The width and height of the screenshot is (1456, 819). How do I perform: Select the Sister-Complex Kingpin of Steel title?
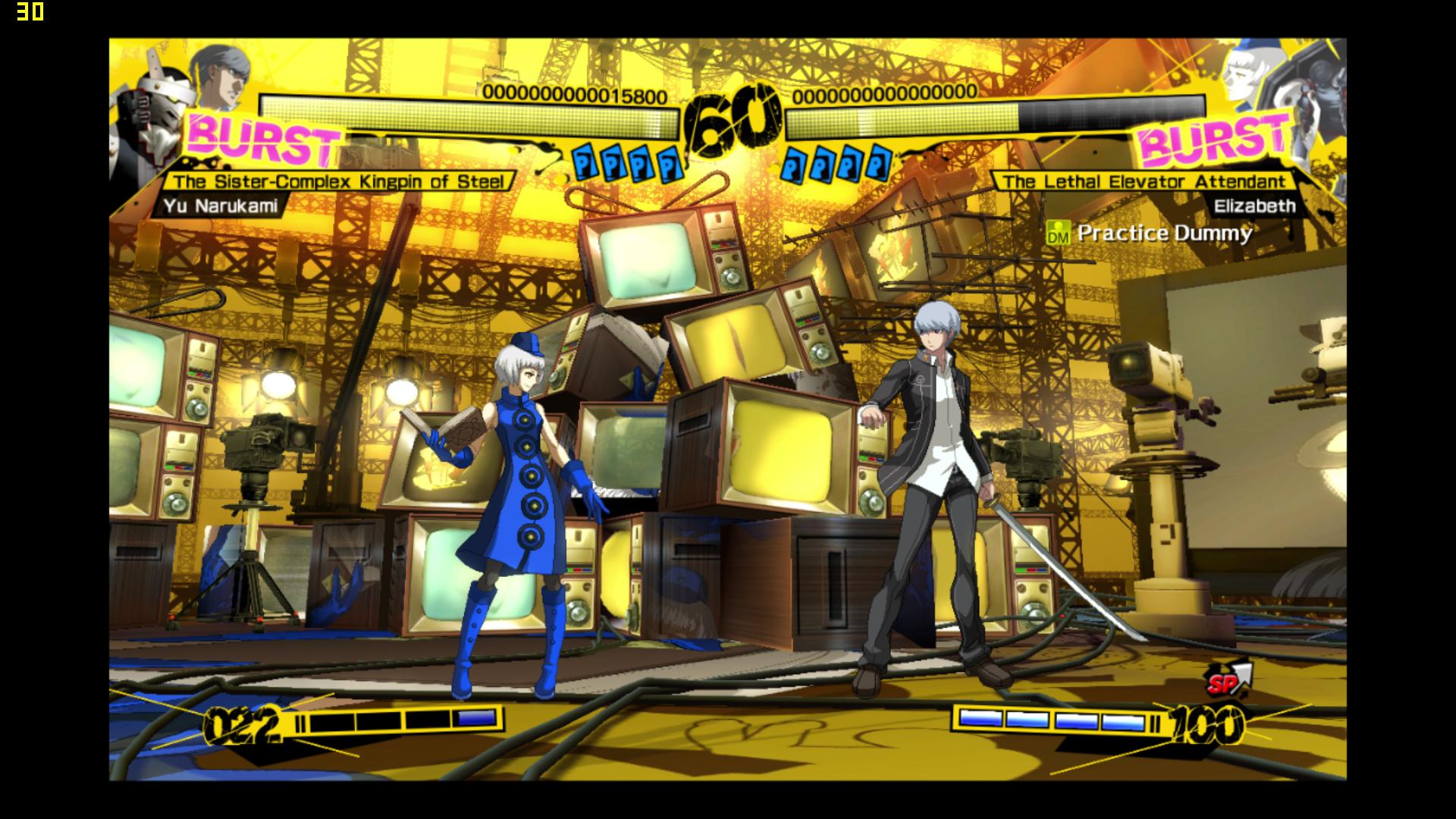click(x=338, y=181)
